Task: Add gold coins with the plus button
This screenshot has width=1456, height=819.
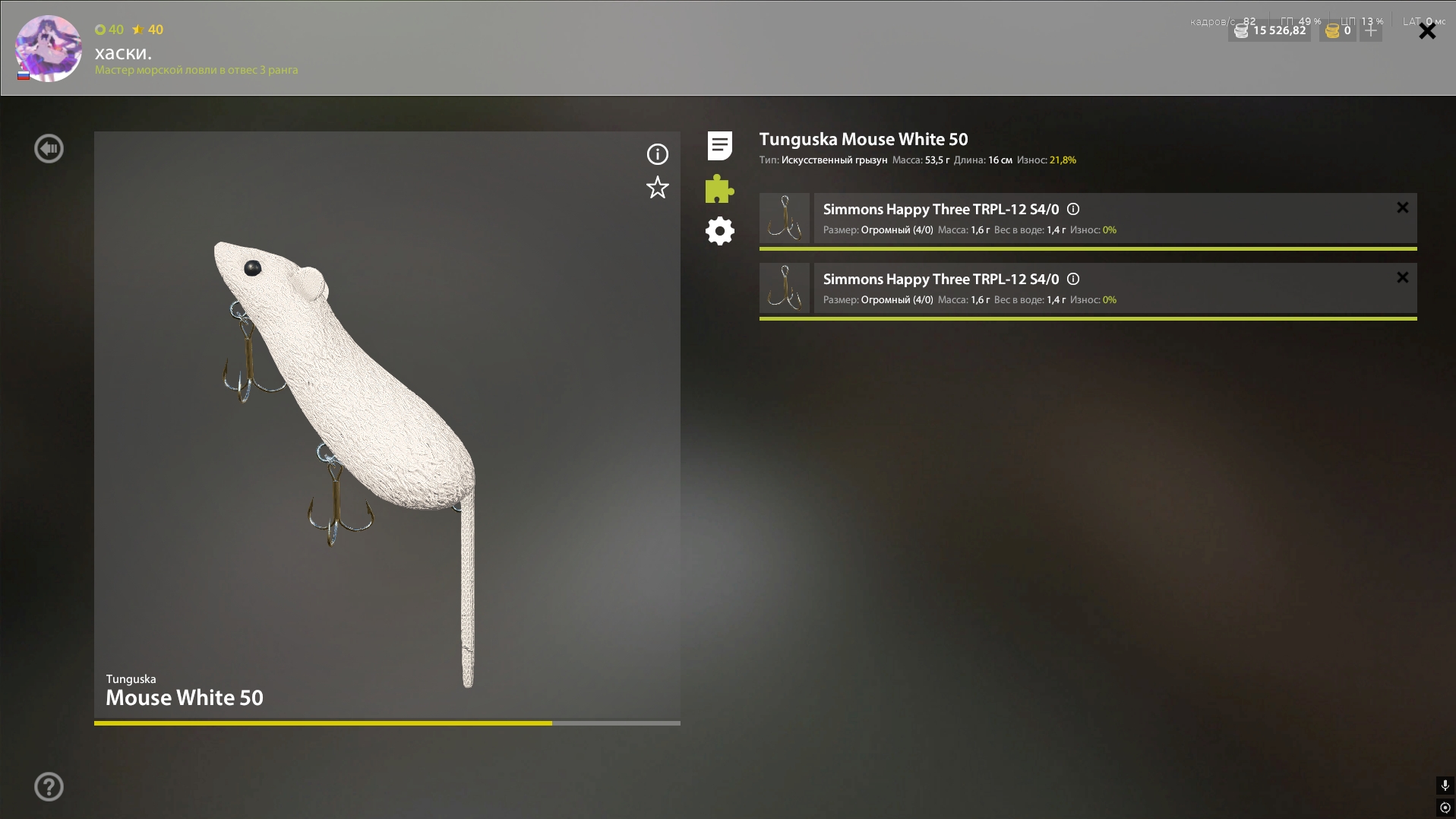Action: coord(1371,31)
